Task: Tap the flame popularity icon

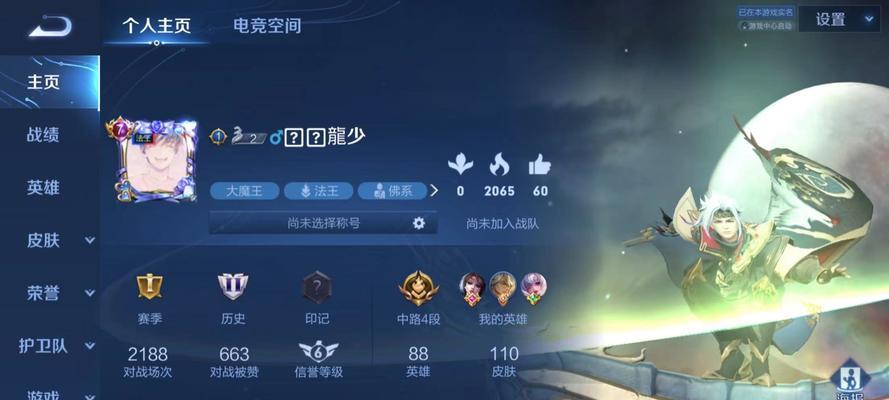Action: pos(499,165)
